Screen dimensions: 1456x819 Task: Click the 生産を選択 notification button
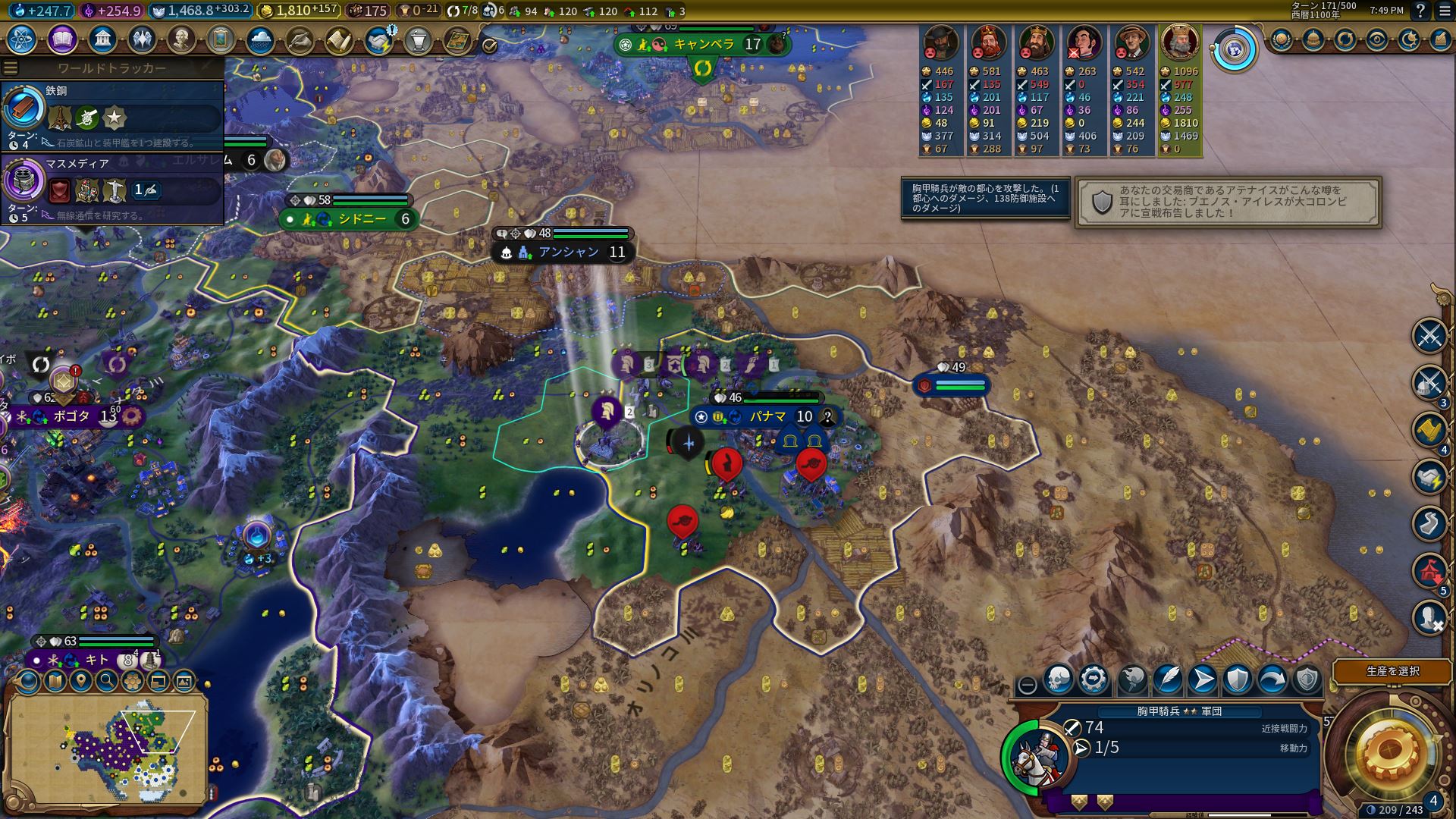coord(1392,671)
